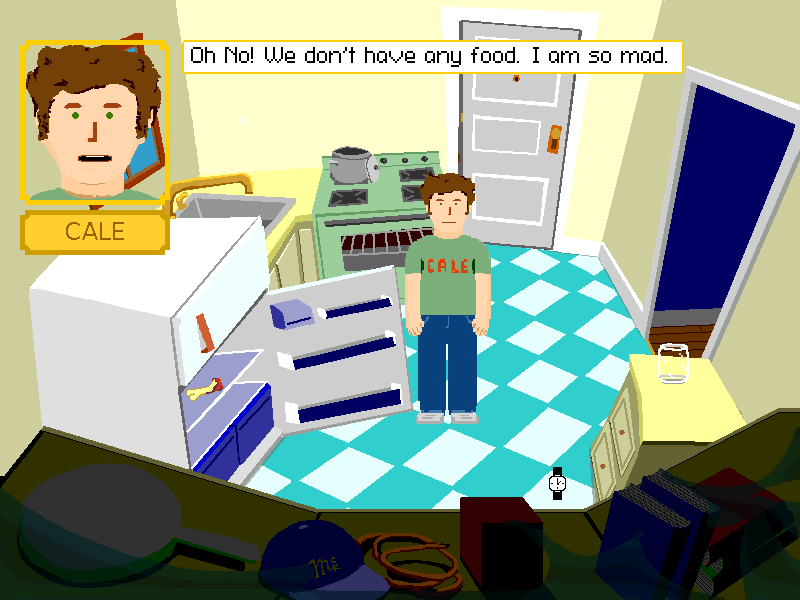This screenshot has width=800, height=600.
Task: Dismiss the "Oh No!" dialogue text box
Action: pyautogui.click(x=432, y=56)
